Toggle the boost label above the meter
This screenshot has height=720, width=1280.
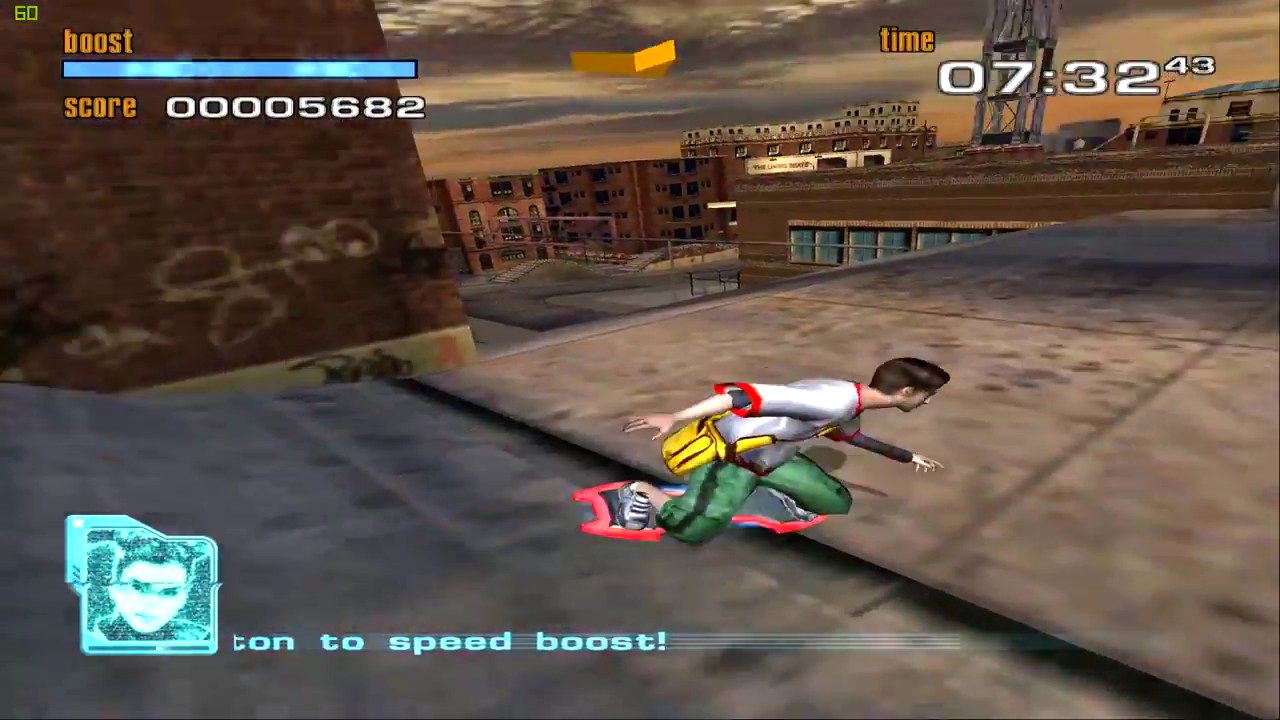pos(97,41)
